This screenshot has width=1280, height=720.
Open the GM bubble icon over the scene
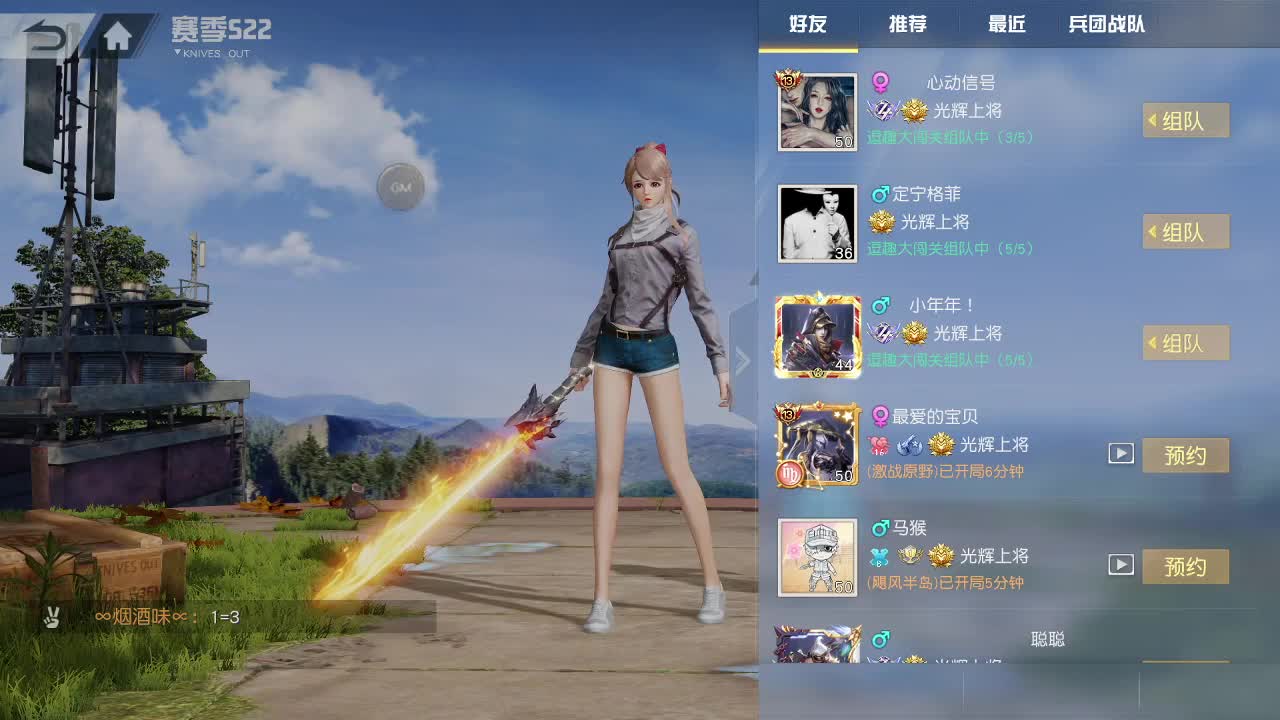pyautogui.click(x=401, y=188)
